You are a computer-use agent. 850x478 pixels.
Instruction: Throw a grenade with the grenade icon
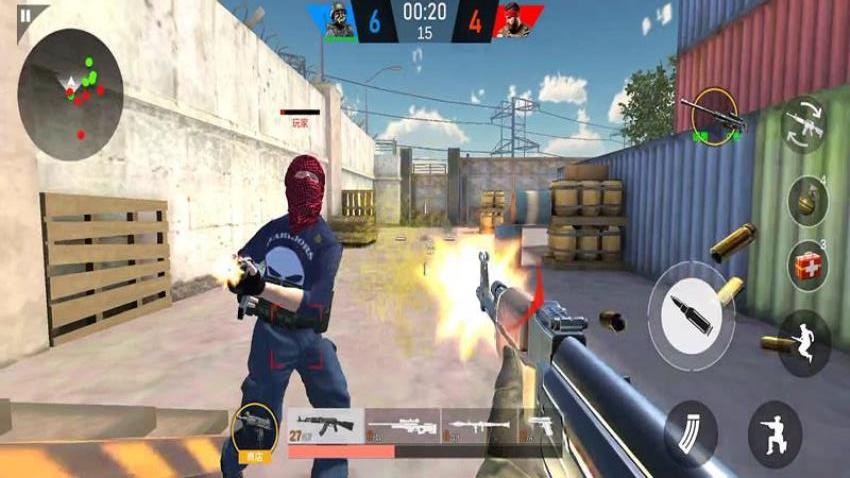(806, 198)
